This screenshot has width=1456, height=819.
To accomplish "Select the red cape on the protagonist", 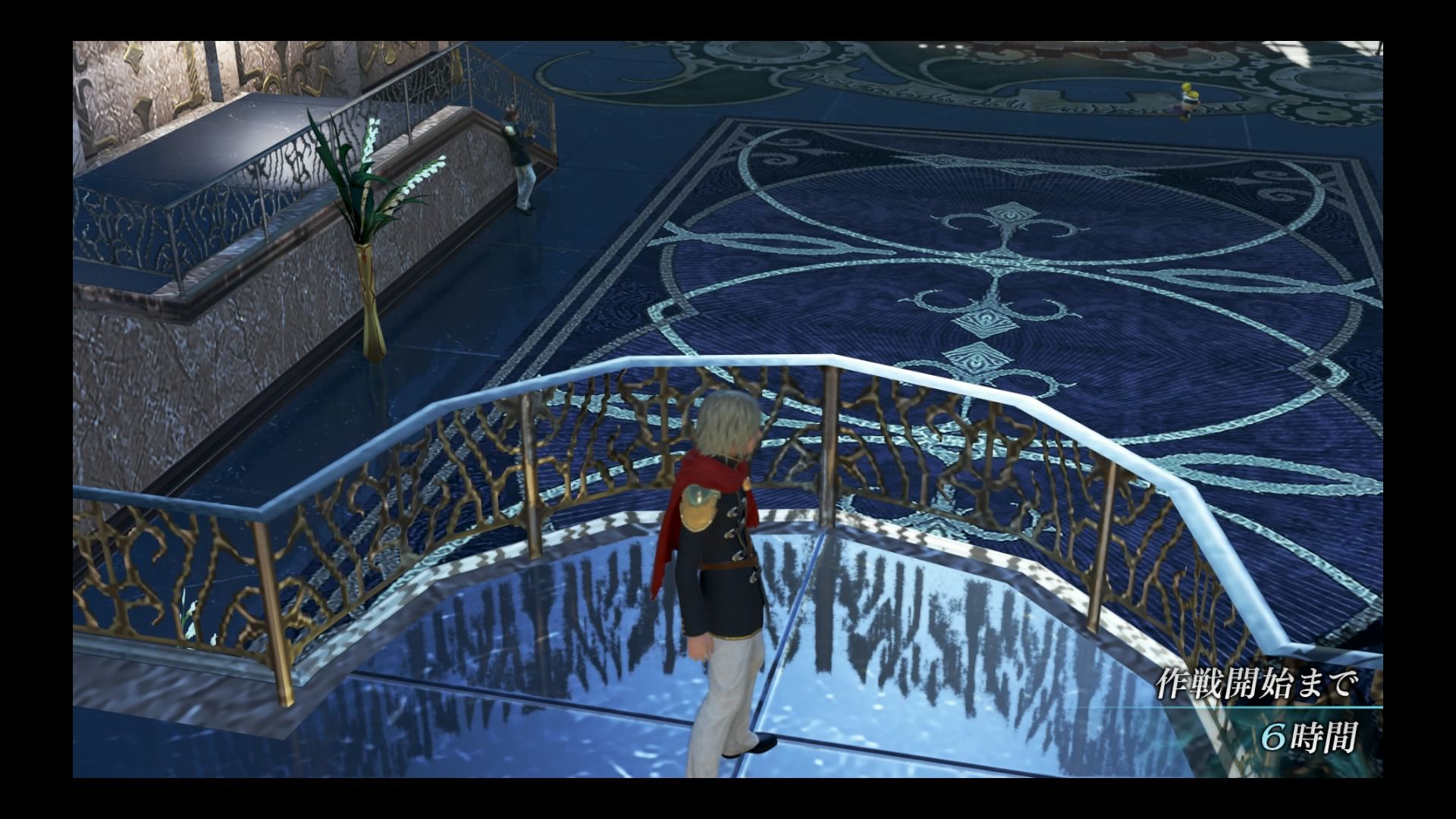I will tap(682, 493).
